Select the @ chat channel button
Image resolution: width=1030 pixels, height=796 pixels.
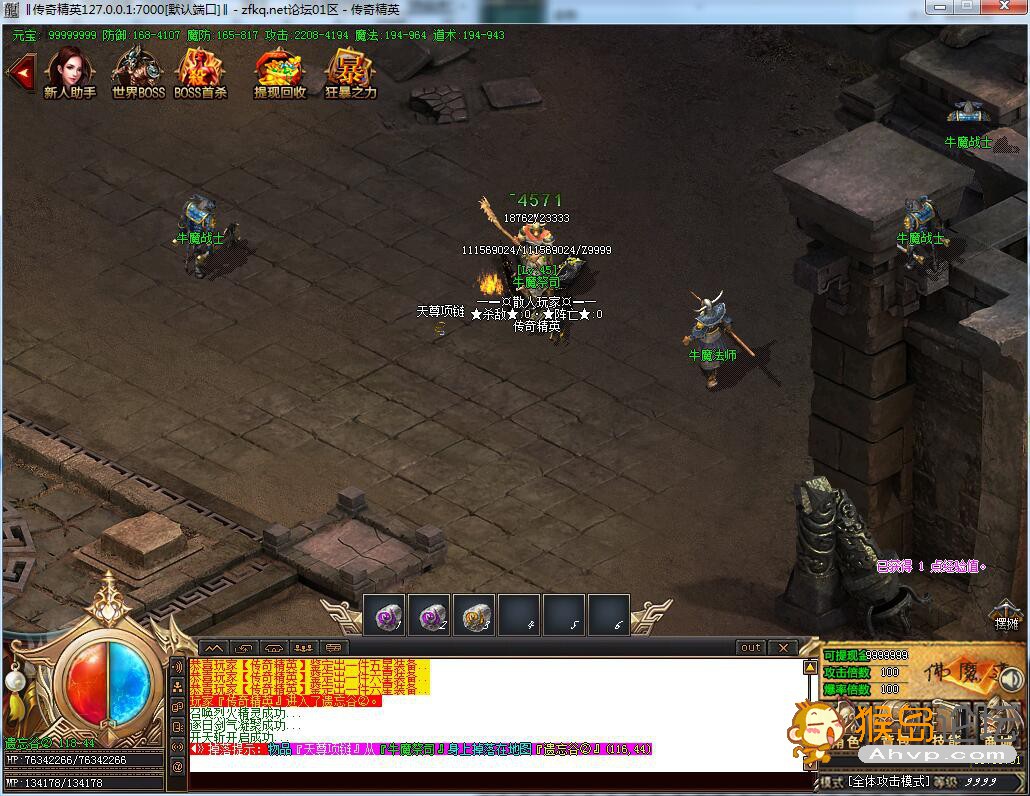177,766
